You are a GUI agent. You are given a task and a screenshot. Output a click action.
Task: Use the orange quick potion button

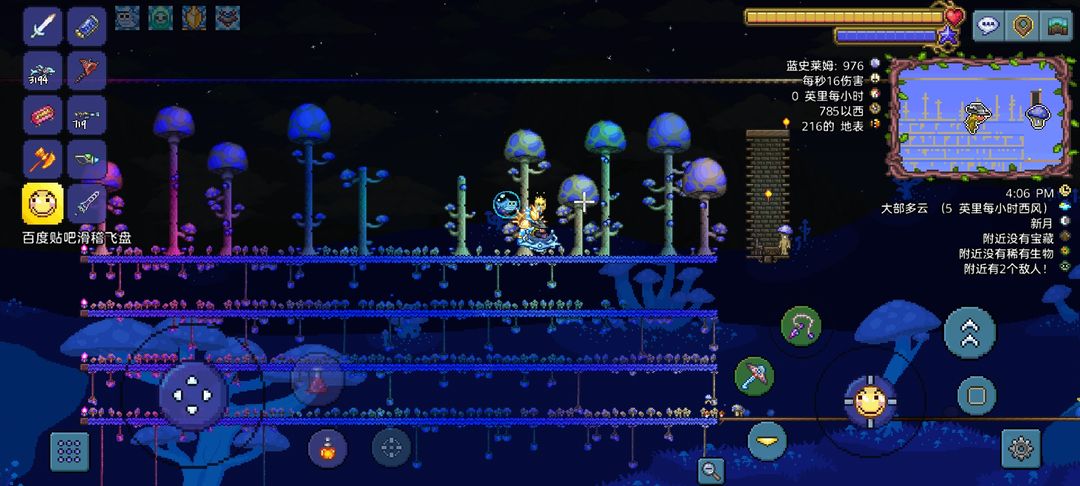[328, 448]
